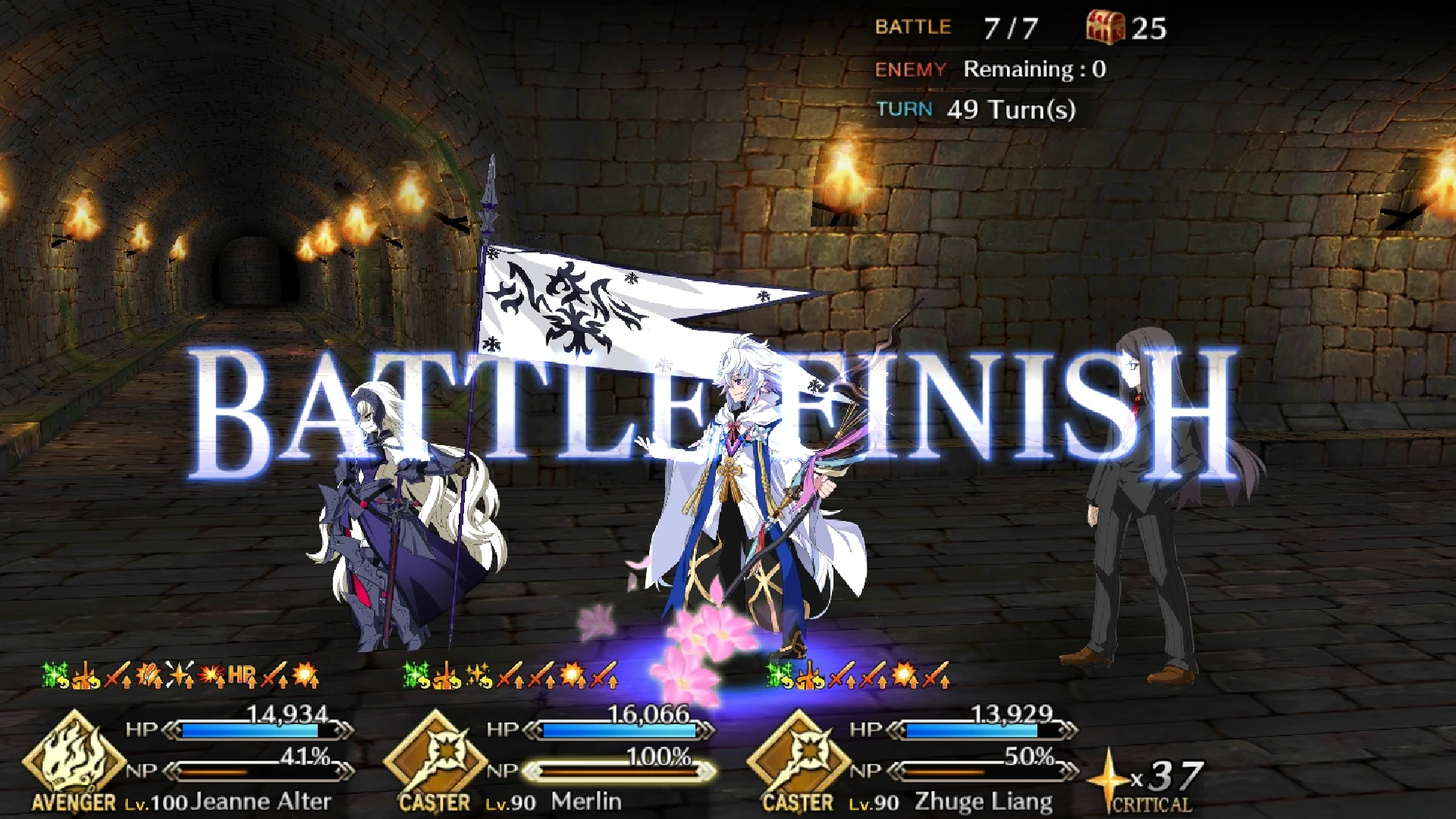Click the TURN 49 Turn(s) indicator

tap(978, 109)
